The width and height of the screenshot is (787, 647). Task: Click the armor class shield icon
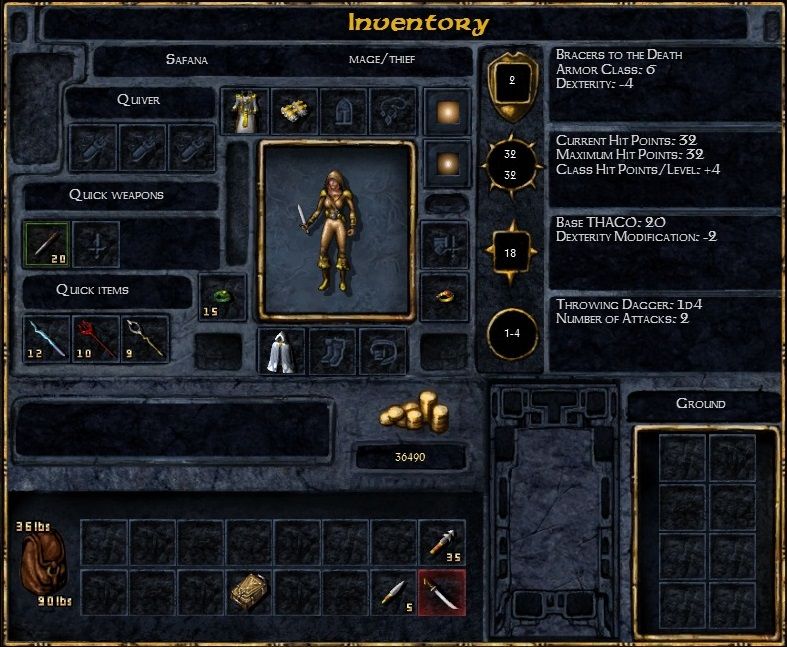click(511, 82)
